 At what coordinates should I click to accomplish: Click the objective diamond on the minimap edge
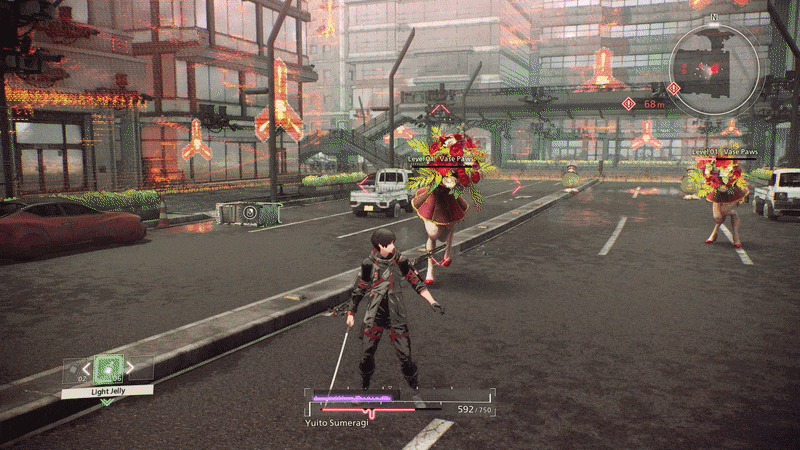point(673,89)
